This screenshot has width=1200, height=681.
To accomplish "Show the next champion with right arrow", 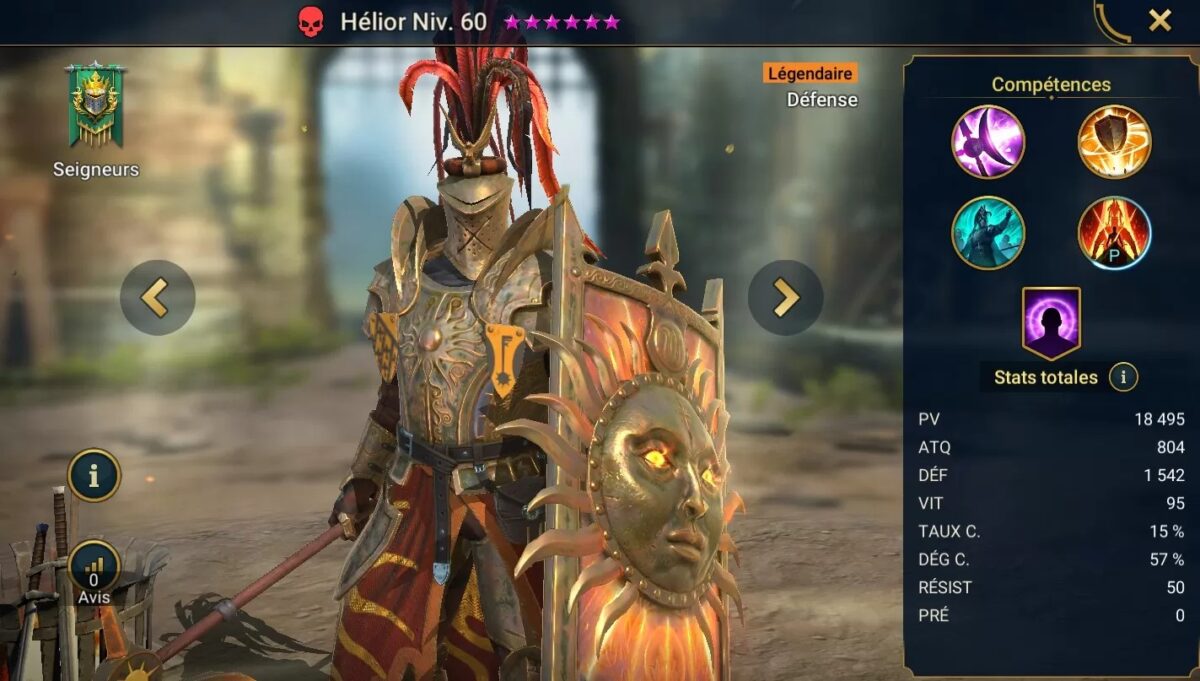I will tap(786, 297).
